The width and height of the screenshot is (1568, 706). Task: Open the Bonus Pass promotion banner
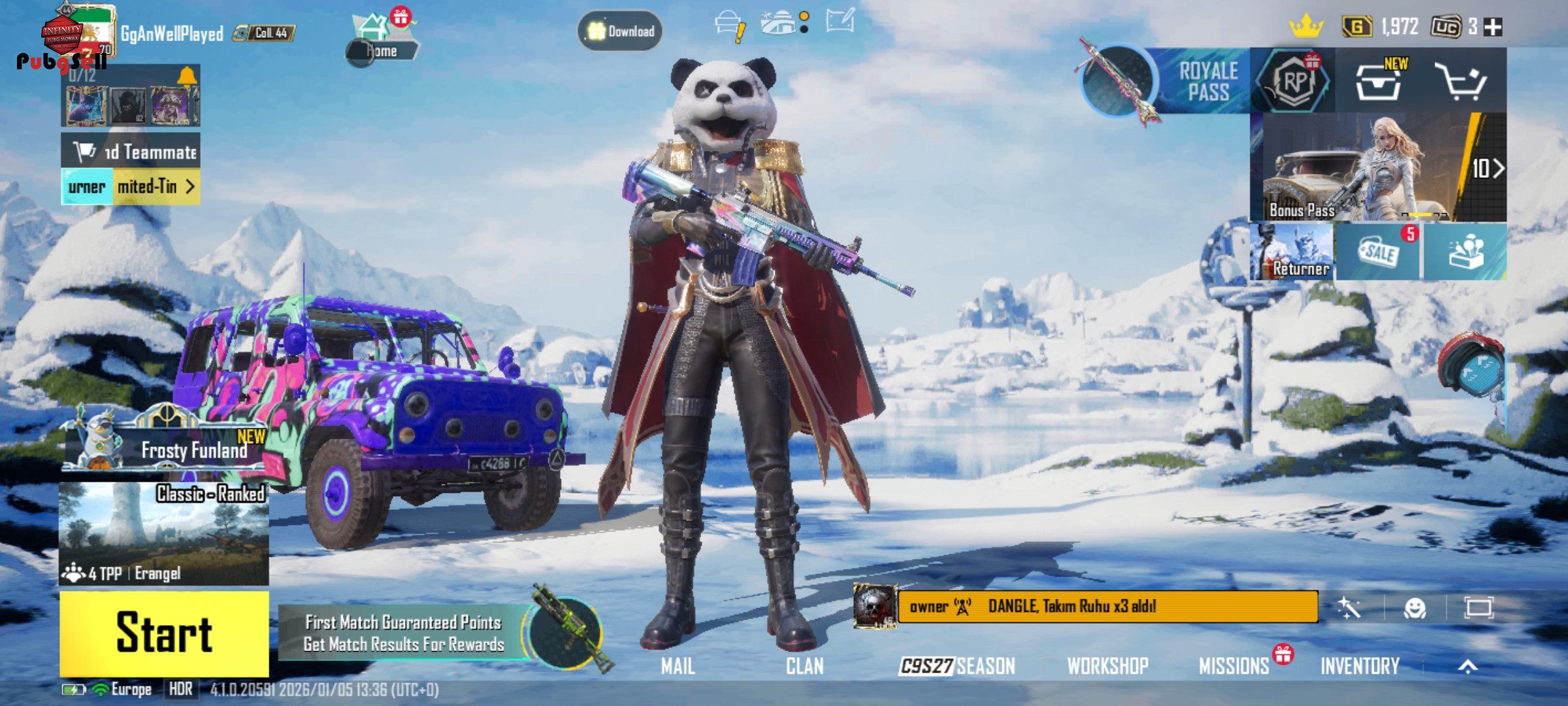1377,168
